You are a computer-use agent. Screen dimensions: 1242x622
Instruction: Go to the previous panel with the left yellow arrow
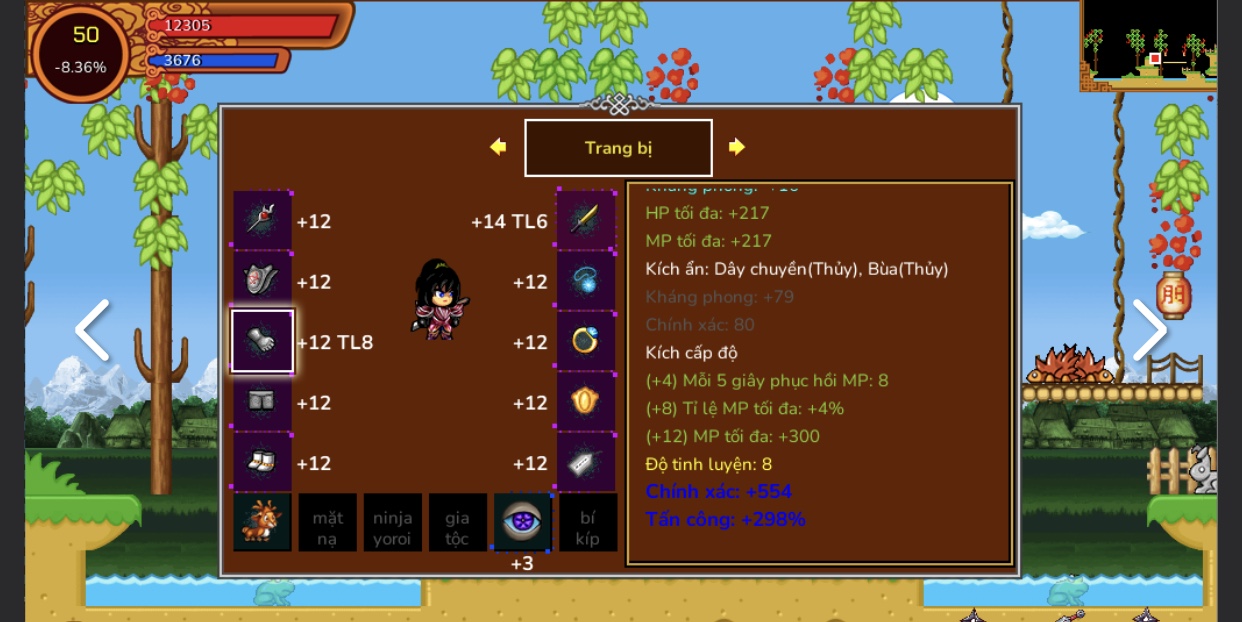click(498, 147)
